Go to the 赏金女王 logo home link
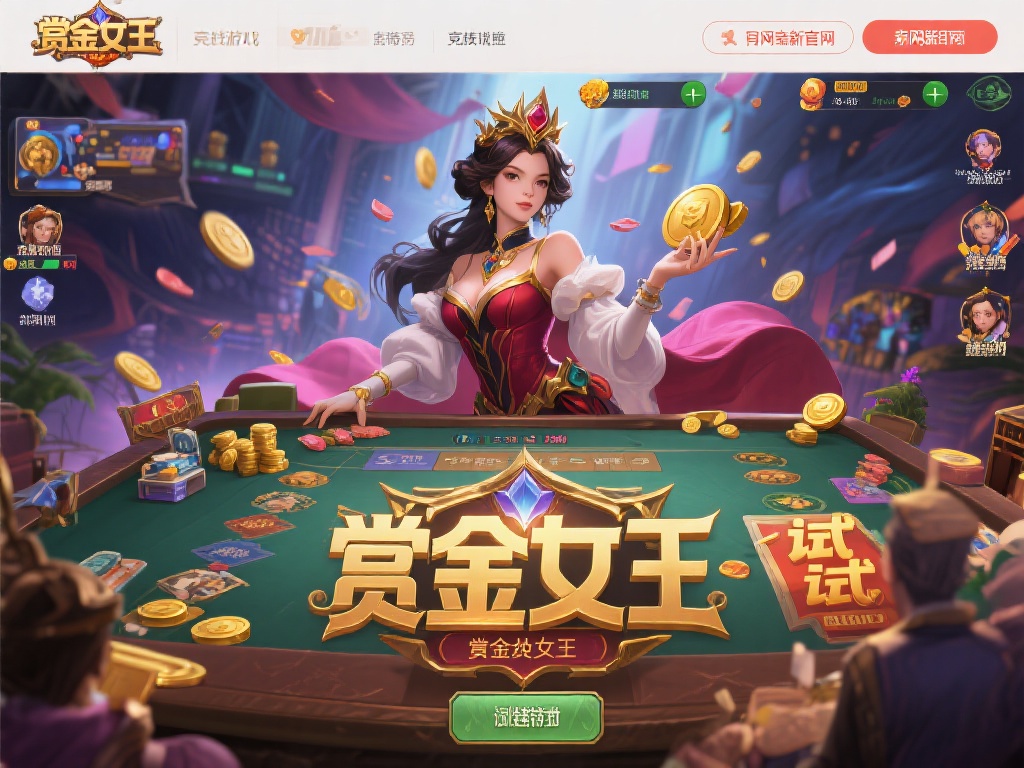Image resolution: width=1024 pixels, height=768 pixels. click(x=96, y=36)
